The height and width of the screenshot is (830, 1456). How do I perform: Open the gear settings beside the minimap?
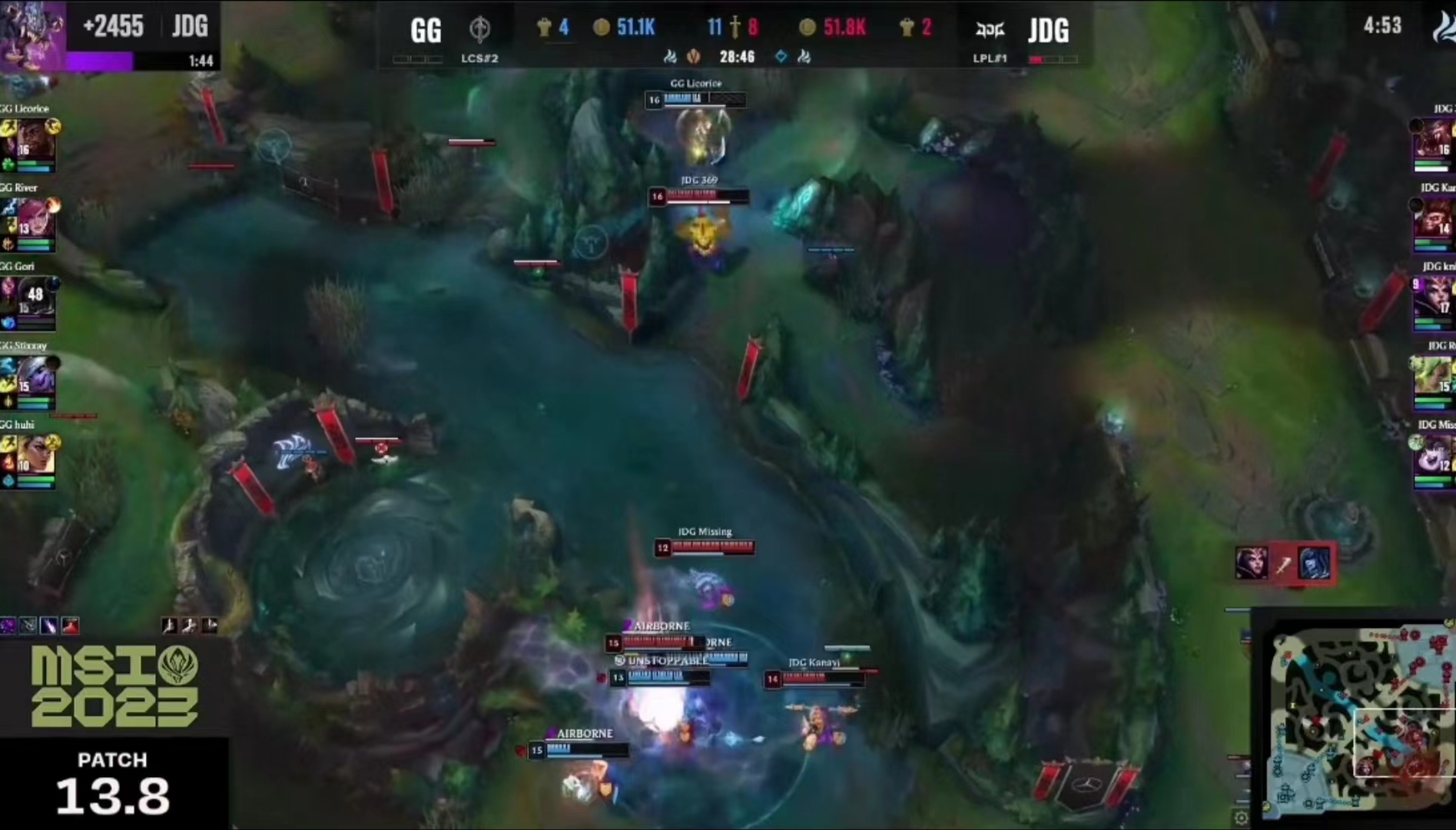click(1240, 818)
